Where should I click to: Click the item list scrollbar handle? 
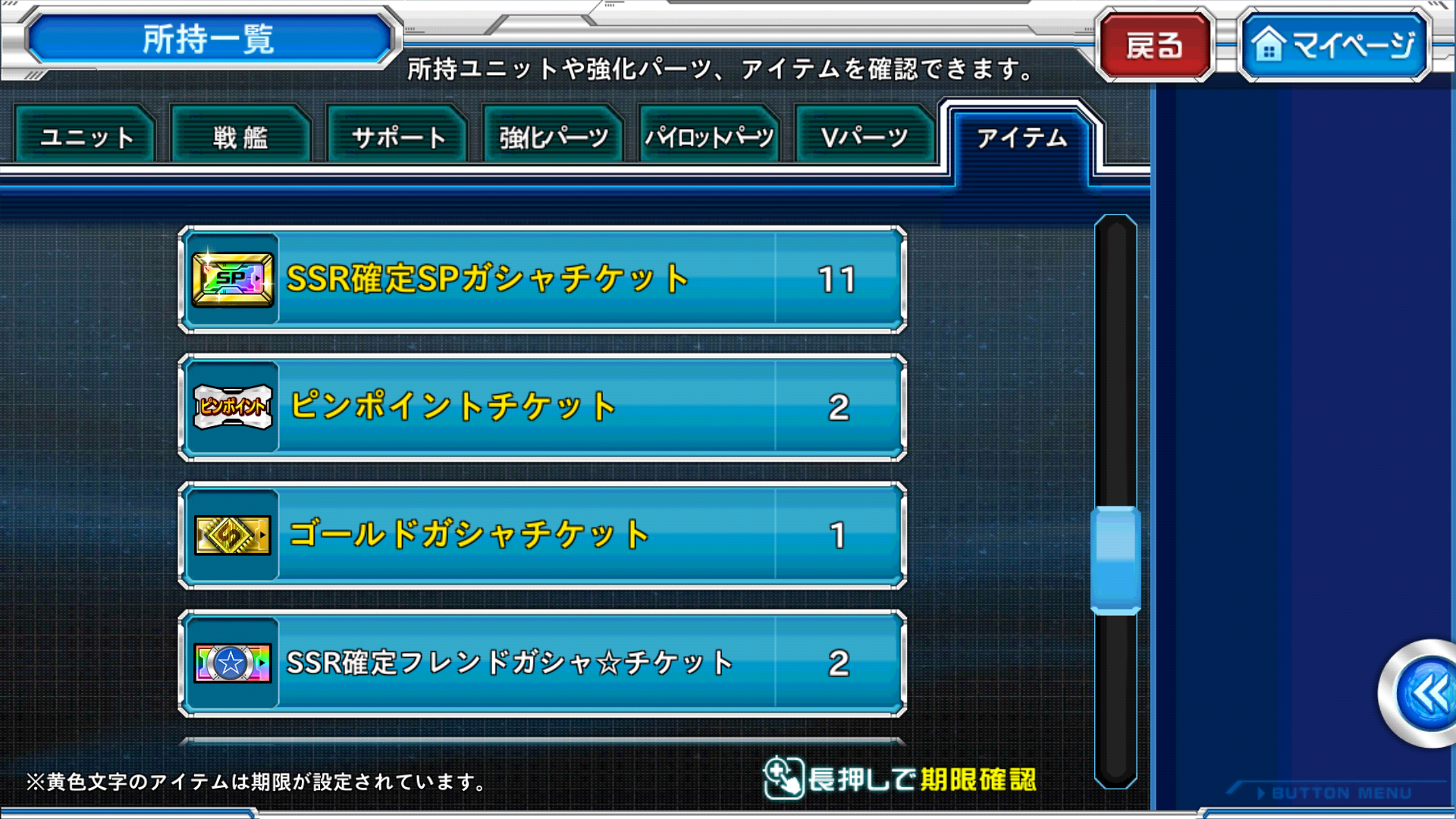(1116, 560)
